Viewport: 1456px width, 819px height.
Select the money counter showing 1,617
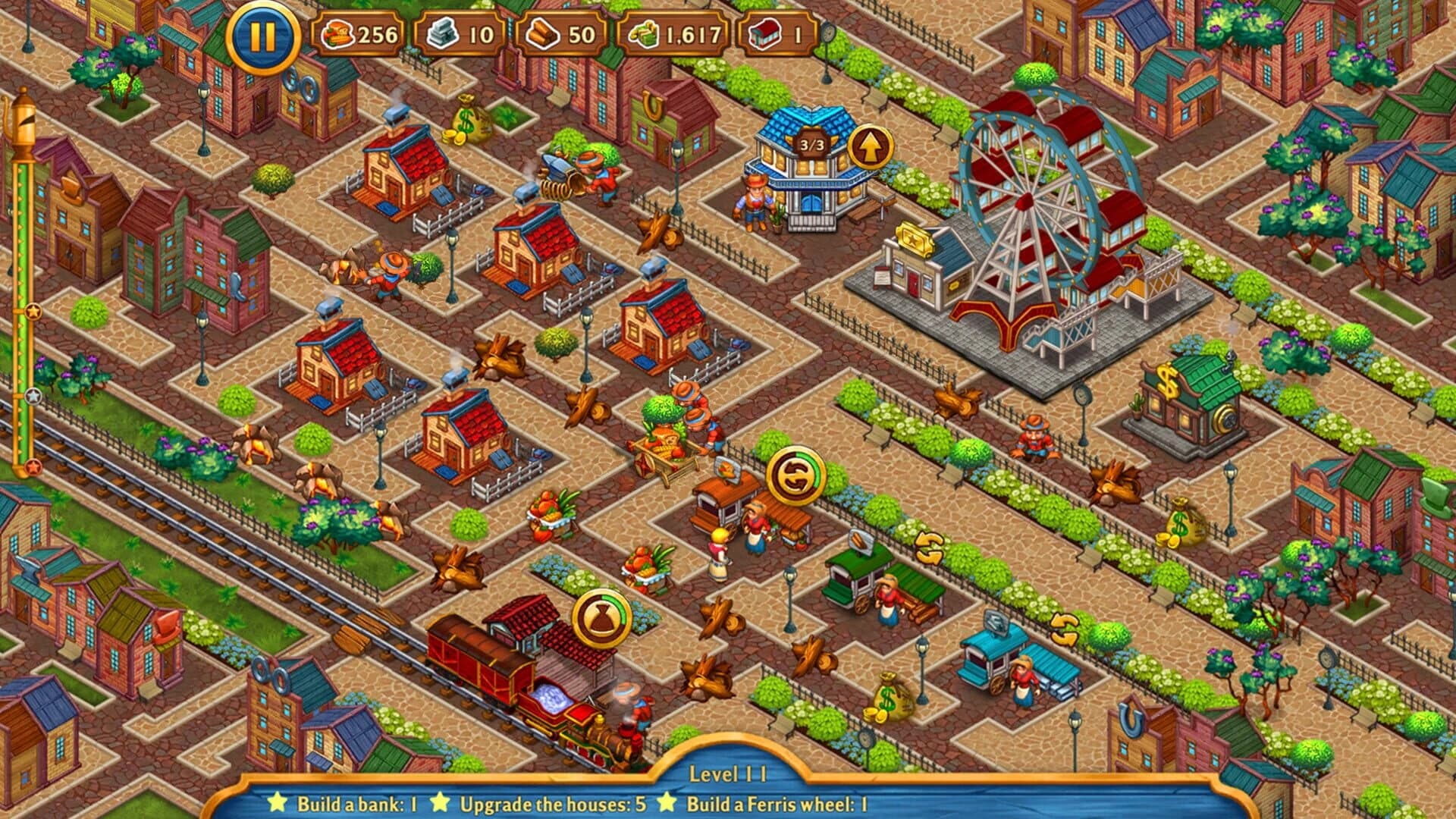pos(675,34)
